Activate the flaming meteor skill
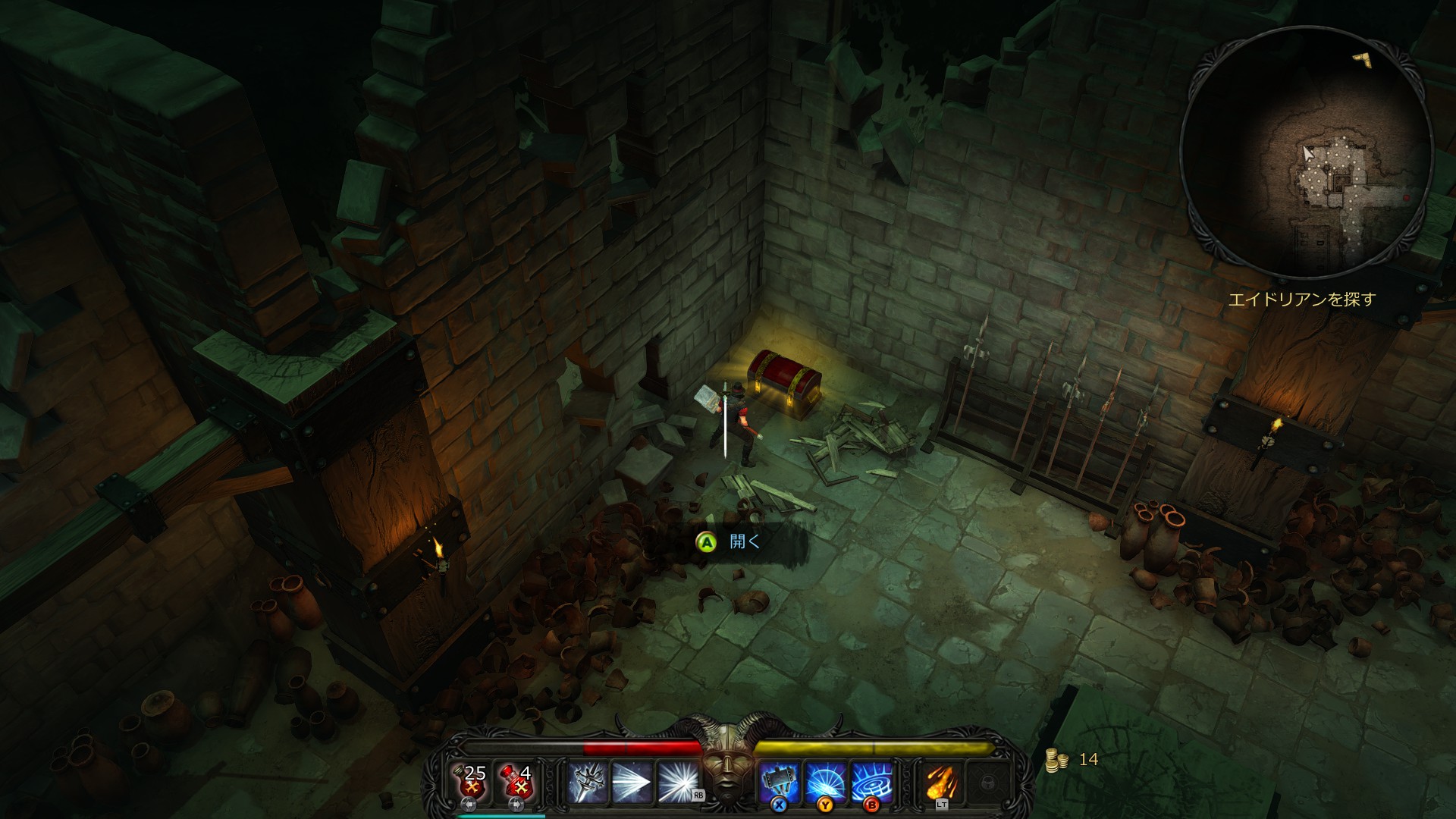The height and width of the screenshot is (819, 1456). point(942,783)
